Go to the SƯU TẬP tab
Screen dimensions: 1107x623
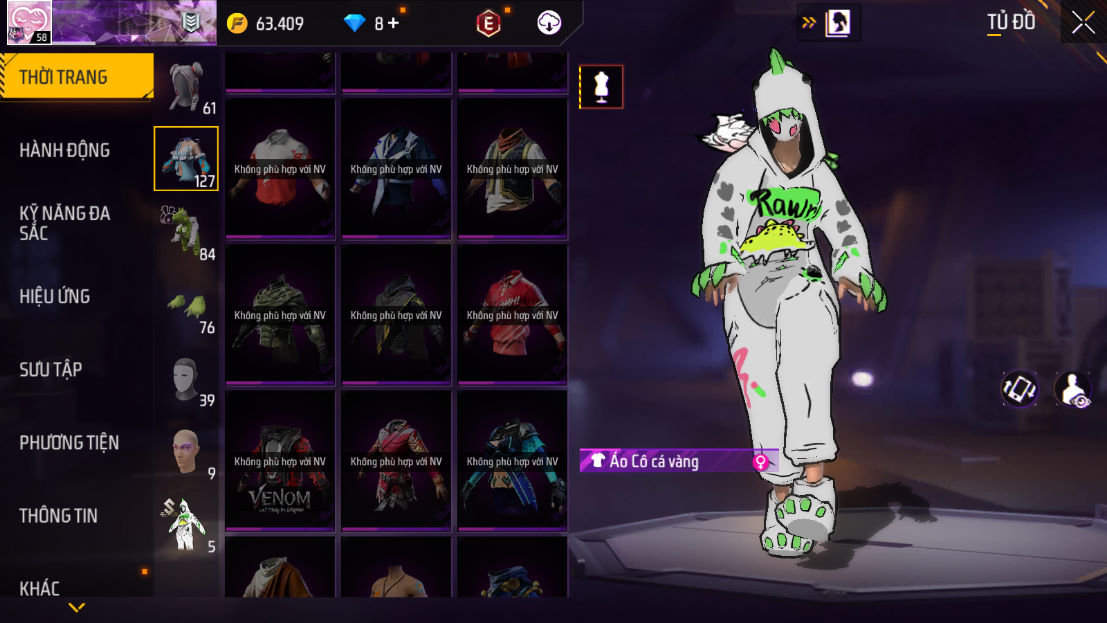coord(51,369)
